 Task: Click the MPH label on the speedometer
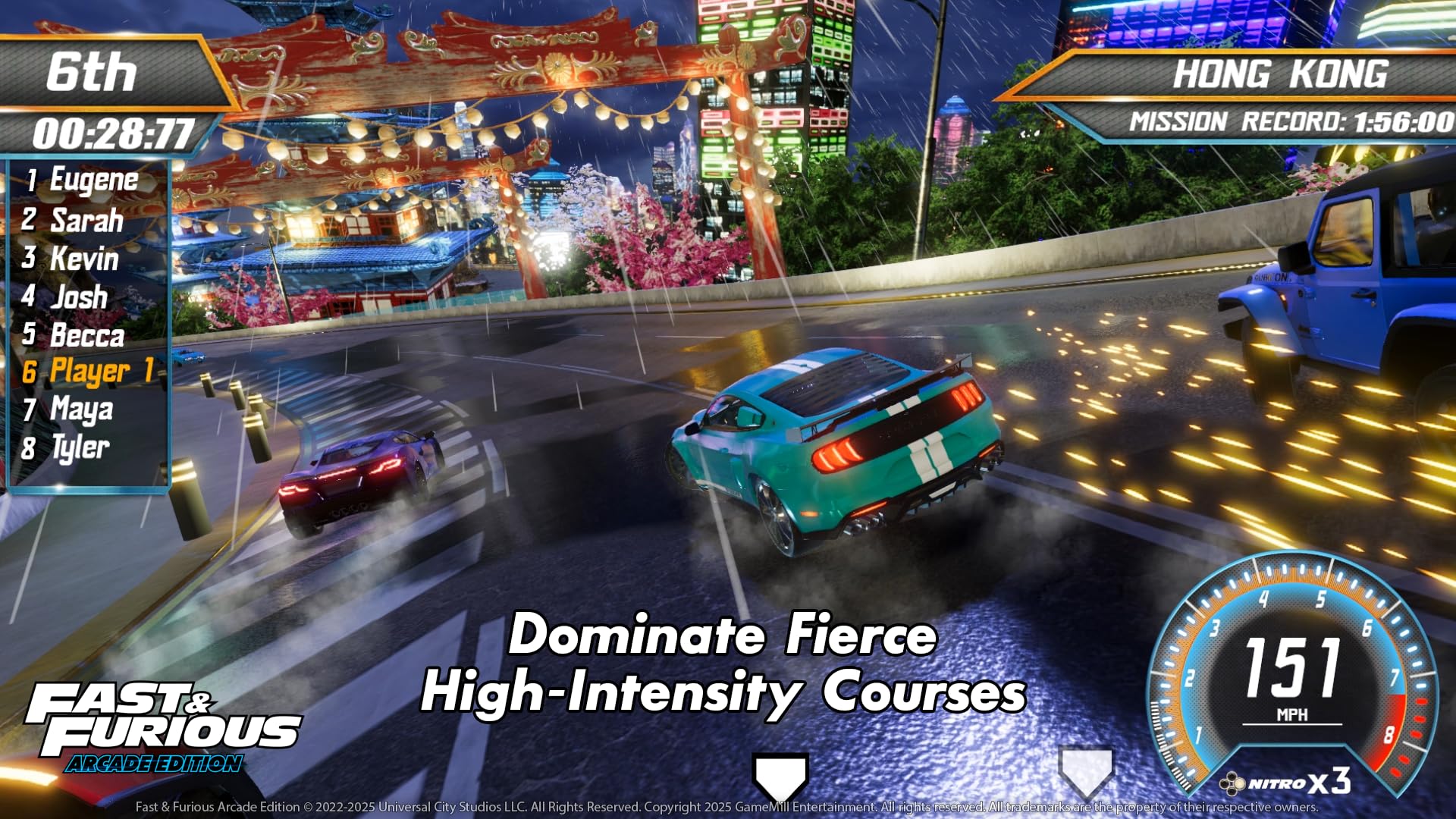1291,713
